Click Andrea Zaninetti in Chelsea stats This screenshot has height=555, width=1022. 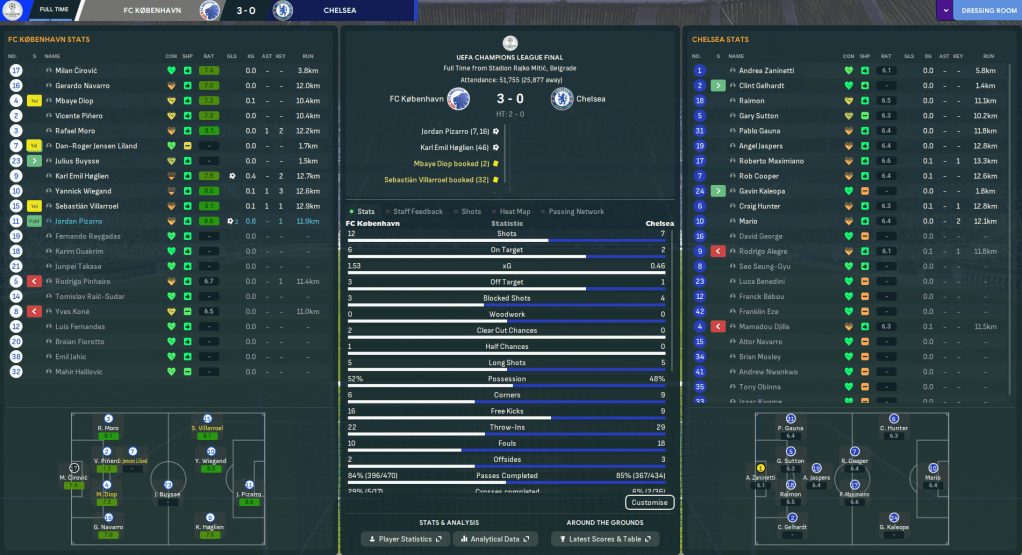coord(766,71)
